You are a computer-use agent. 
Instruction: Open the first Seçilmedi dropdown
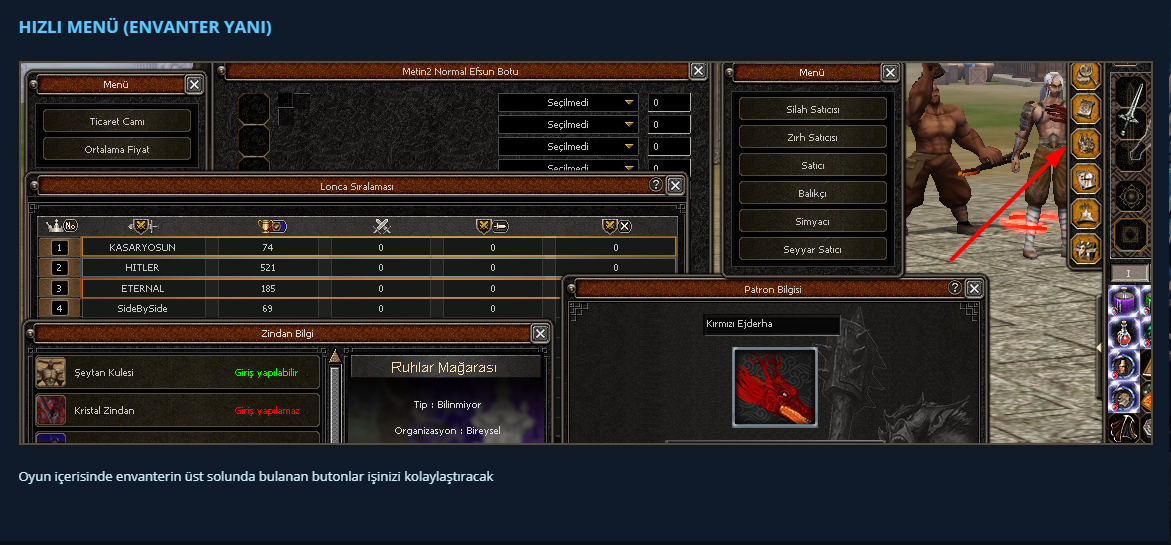568,103
